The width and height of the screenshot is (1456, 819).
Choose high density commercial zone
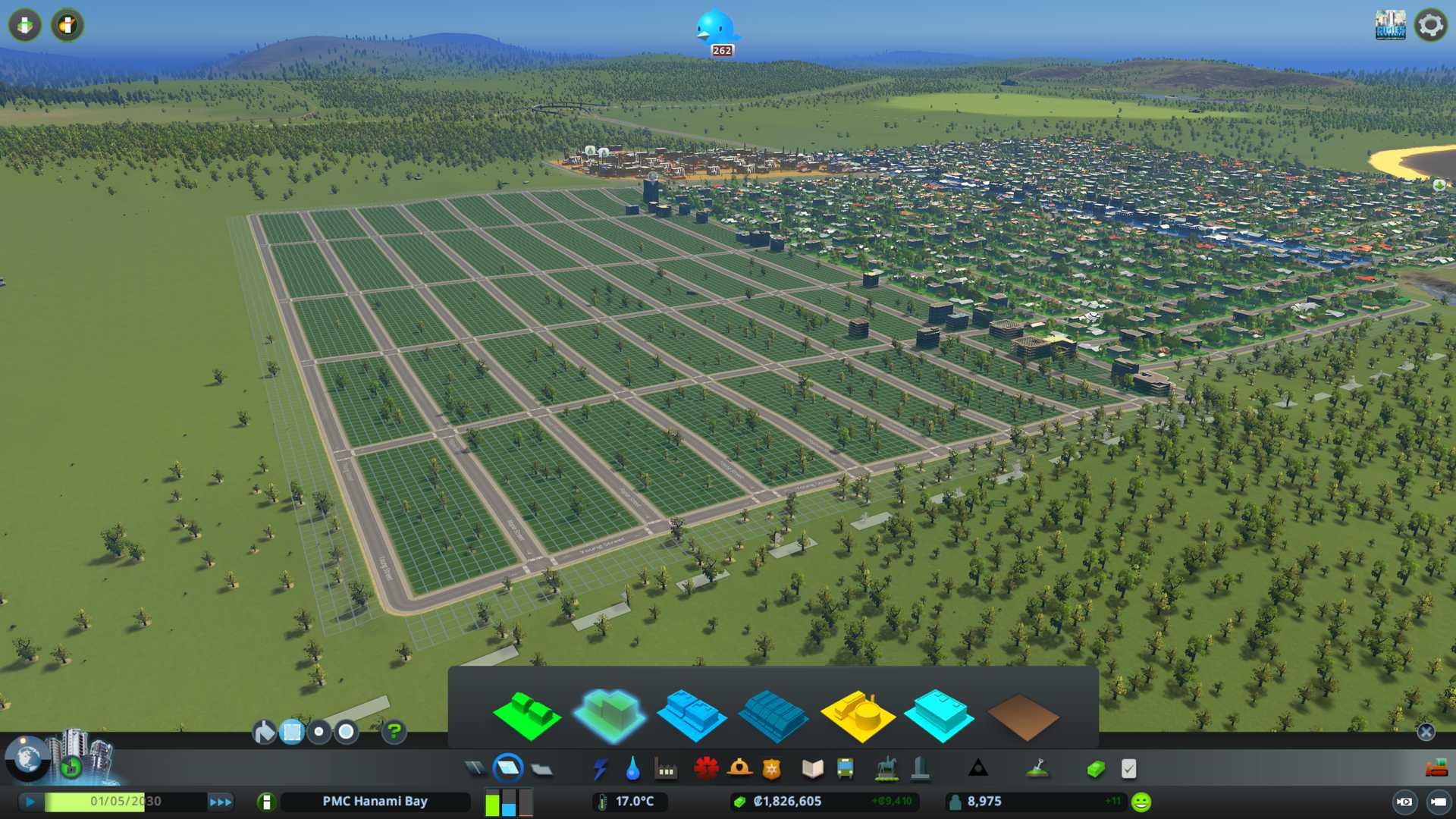coord(772,715)
